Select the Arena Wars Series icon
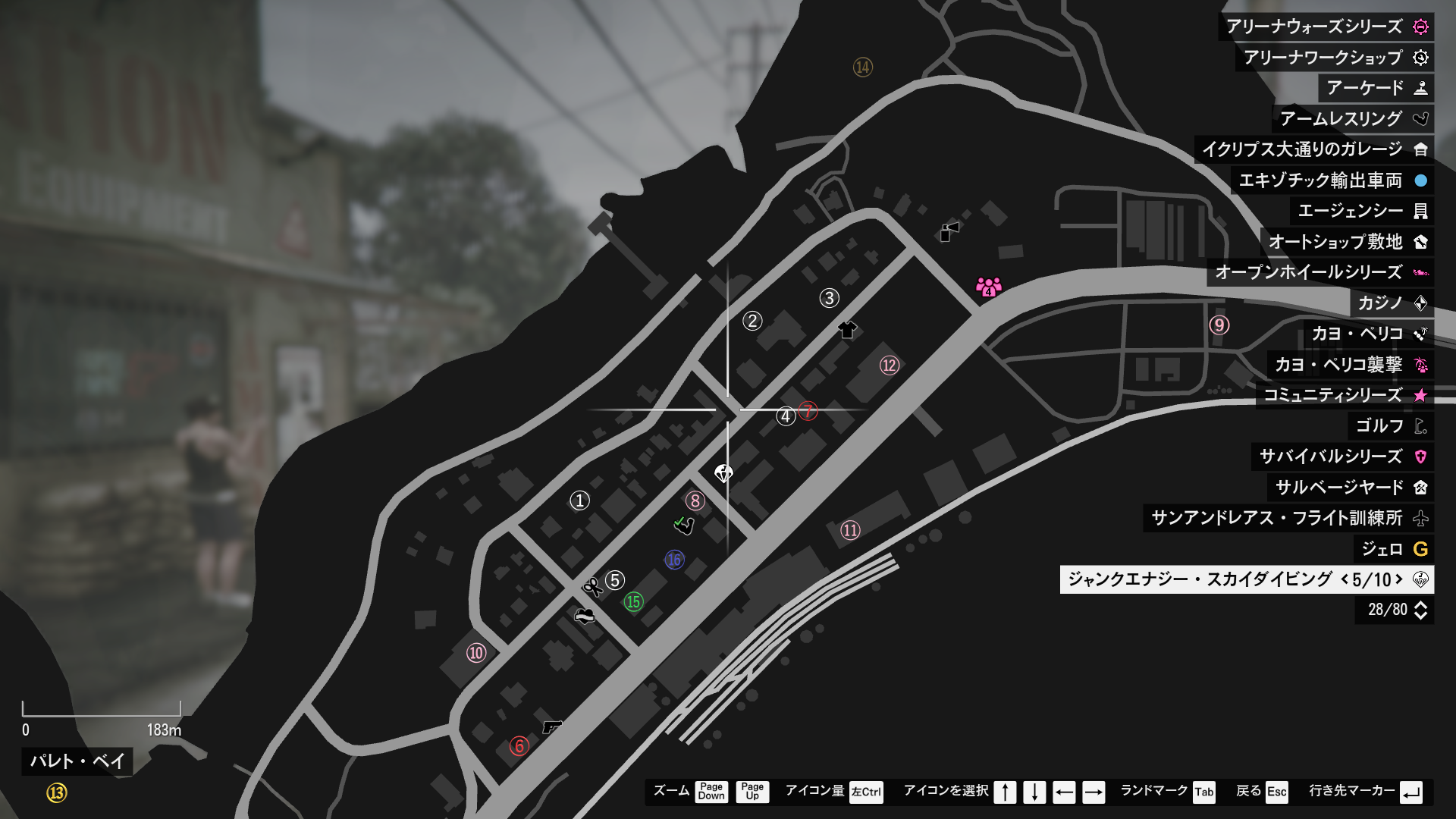Image resolution: width=1456 pixels, height=819 pixels. [x=1422, y=27]
